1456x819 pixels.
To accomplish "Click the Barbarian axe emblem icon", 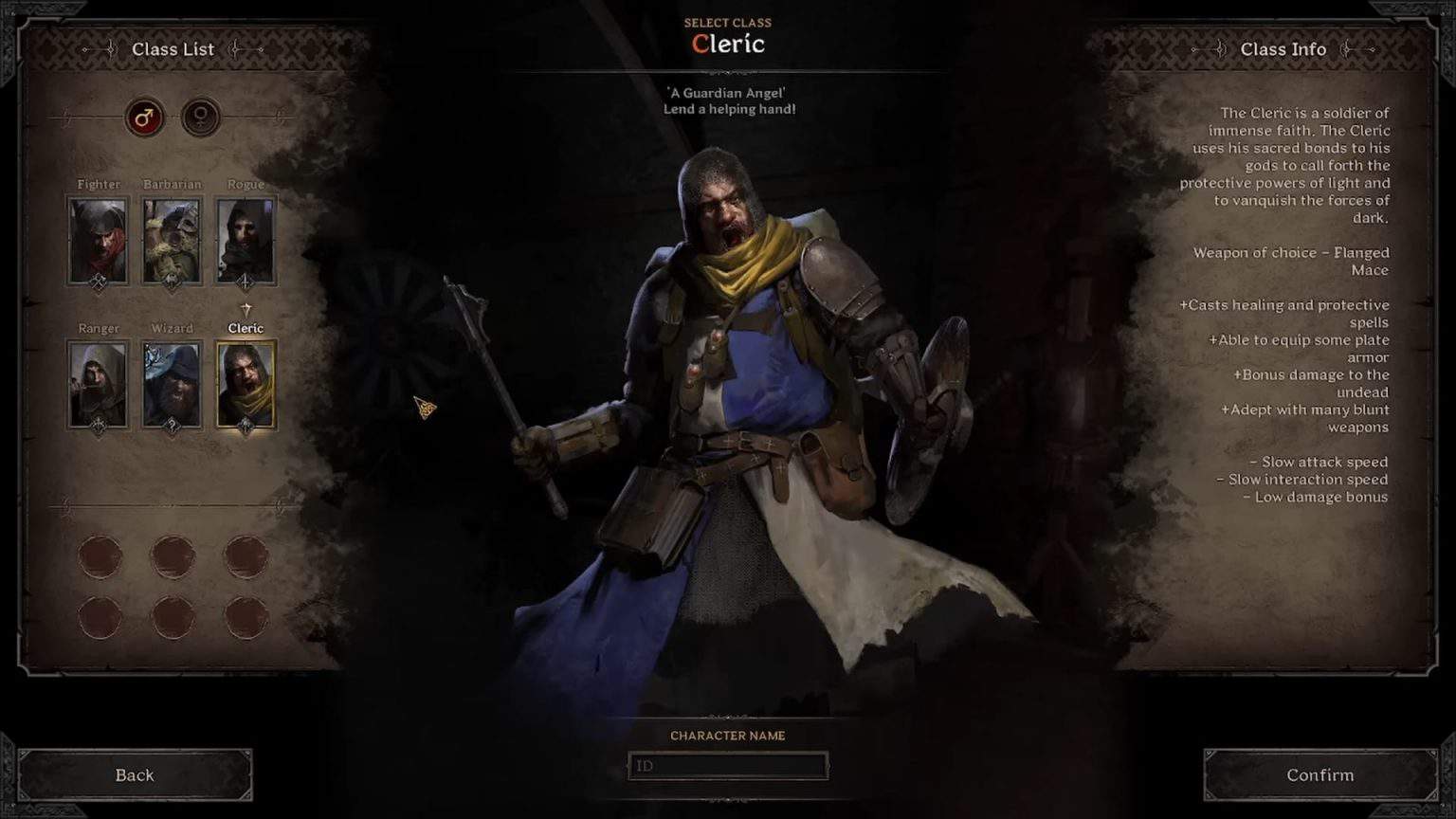I will pos(172,279).
